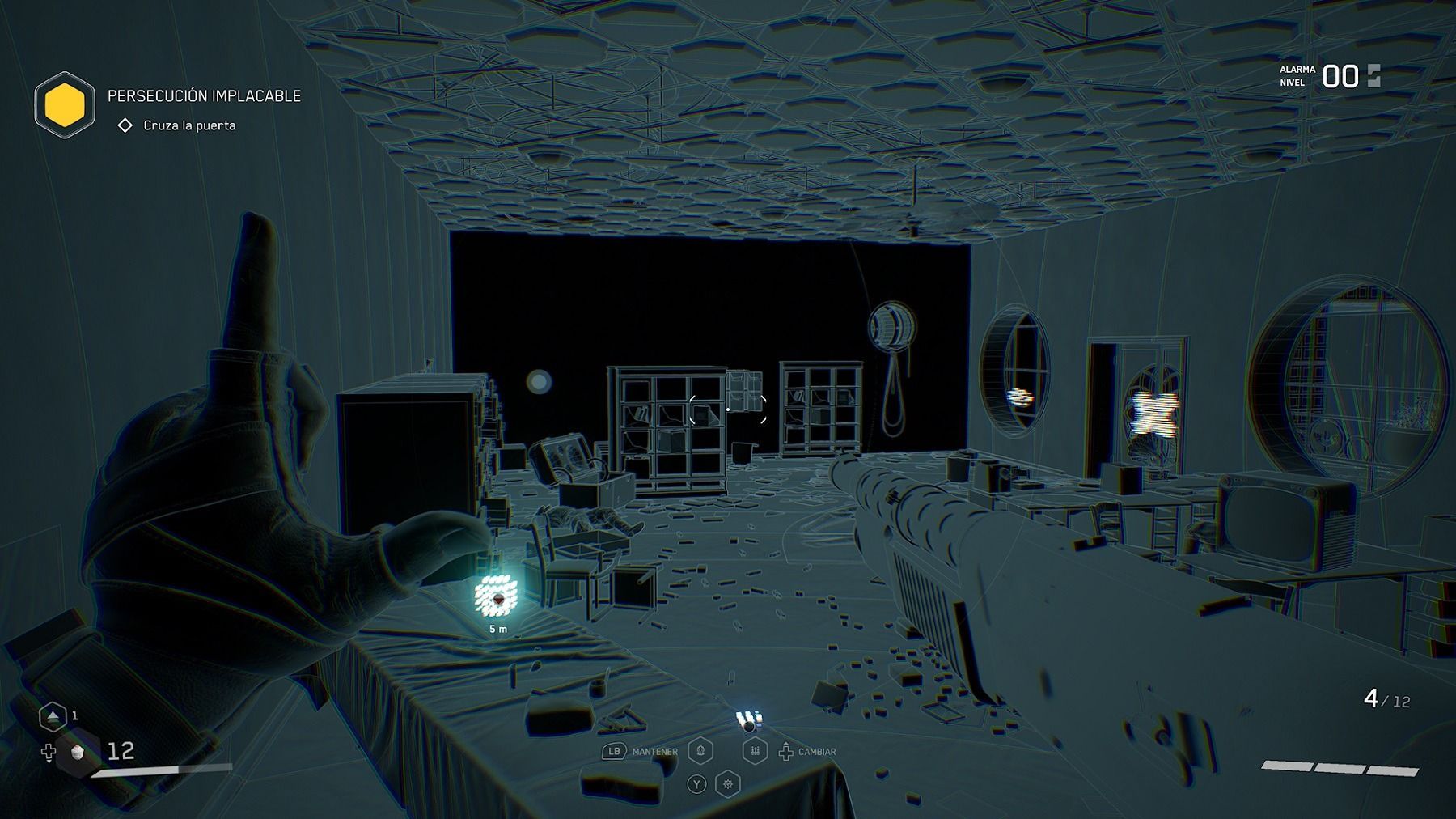Select the hexagon gadget icon beside MANTENER
This screenshot has width=1456, height=819.
[700, 751]
